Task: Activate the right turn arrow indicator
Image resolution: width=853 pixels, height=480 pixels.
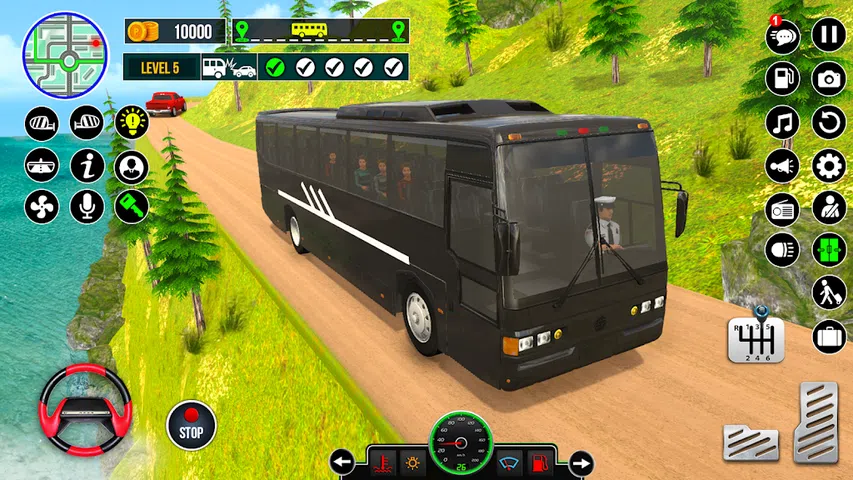Action: [x=578, y=463]
